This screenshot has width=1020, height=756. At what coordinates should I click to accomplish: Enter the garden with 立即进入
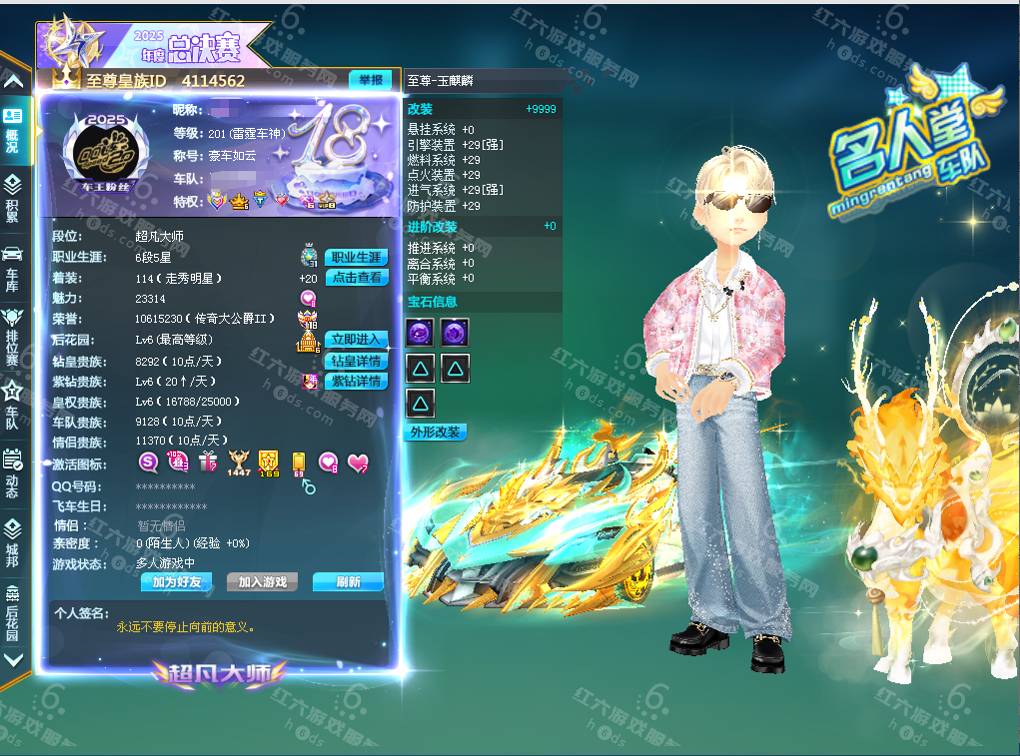(356, 340)
